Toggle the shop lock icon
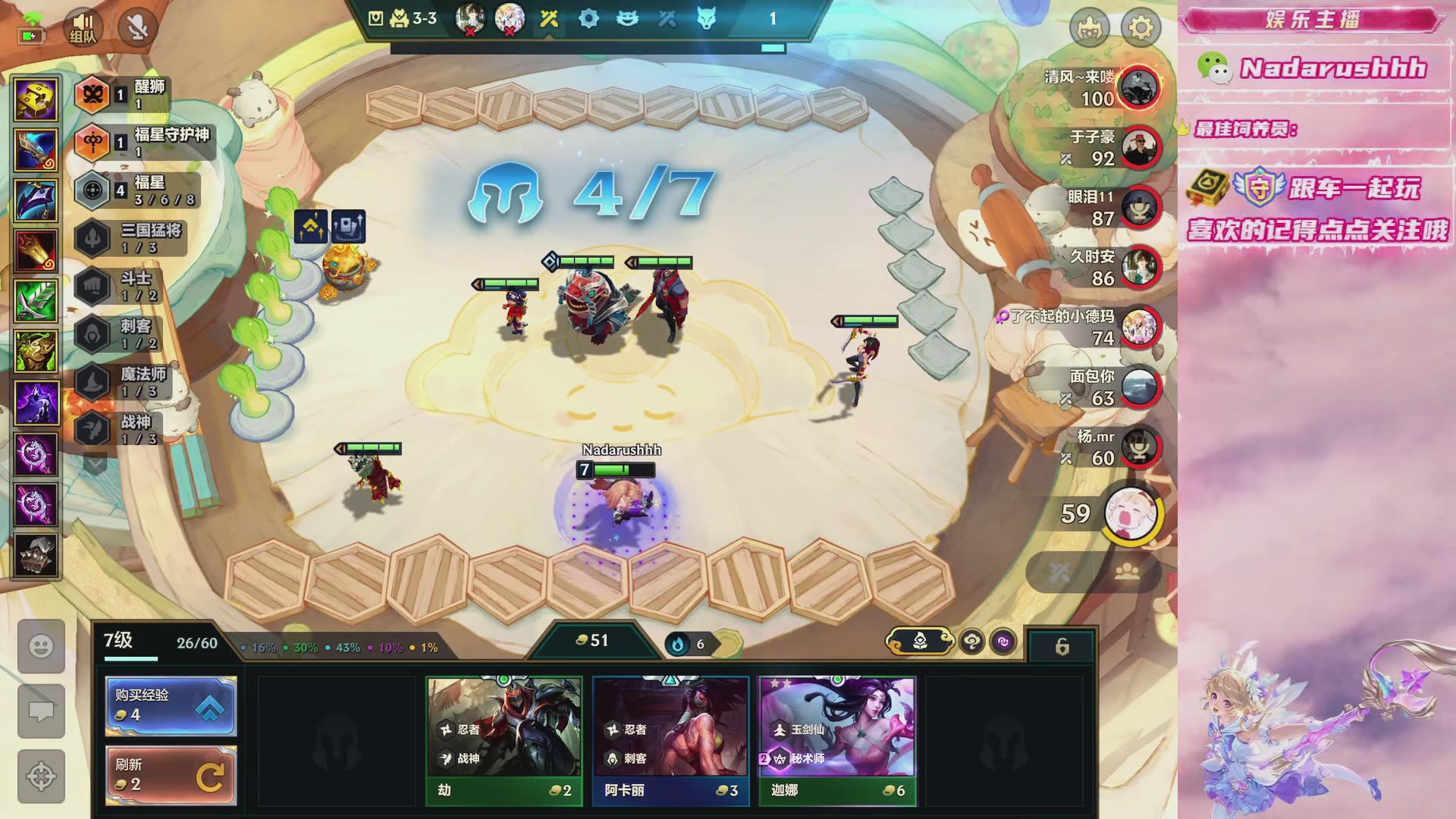1456x819 pixels. 1062,646
